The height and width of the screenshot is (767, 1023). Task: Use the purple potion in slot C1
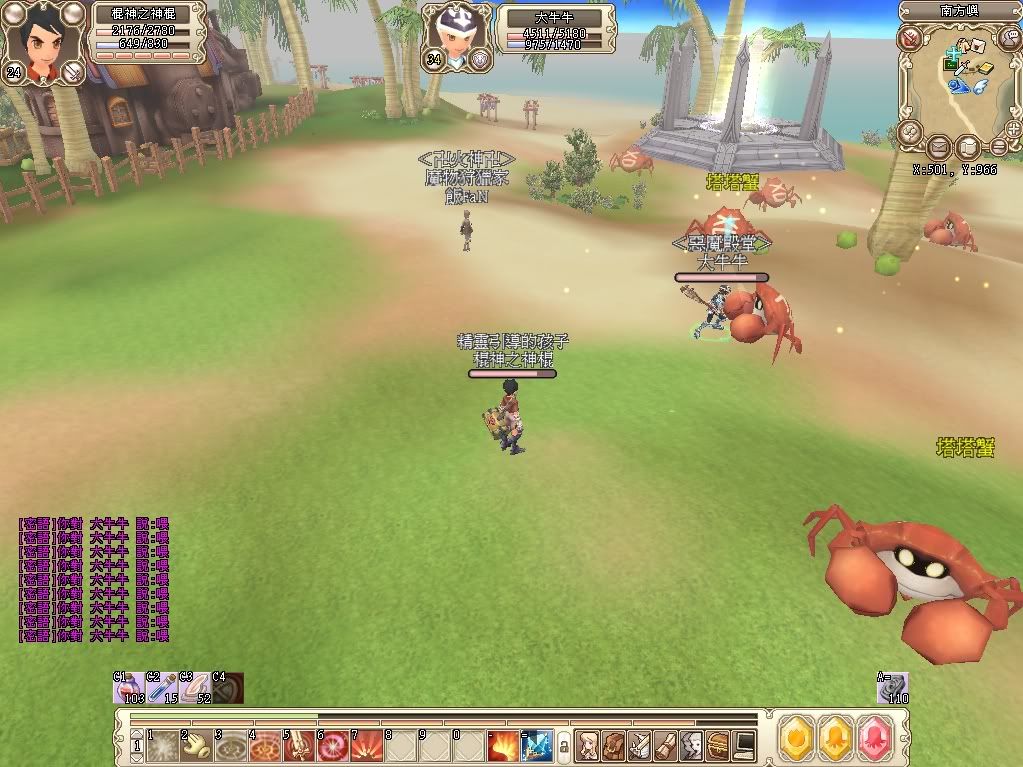point(130,688)
